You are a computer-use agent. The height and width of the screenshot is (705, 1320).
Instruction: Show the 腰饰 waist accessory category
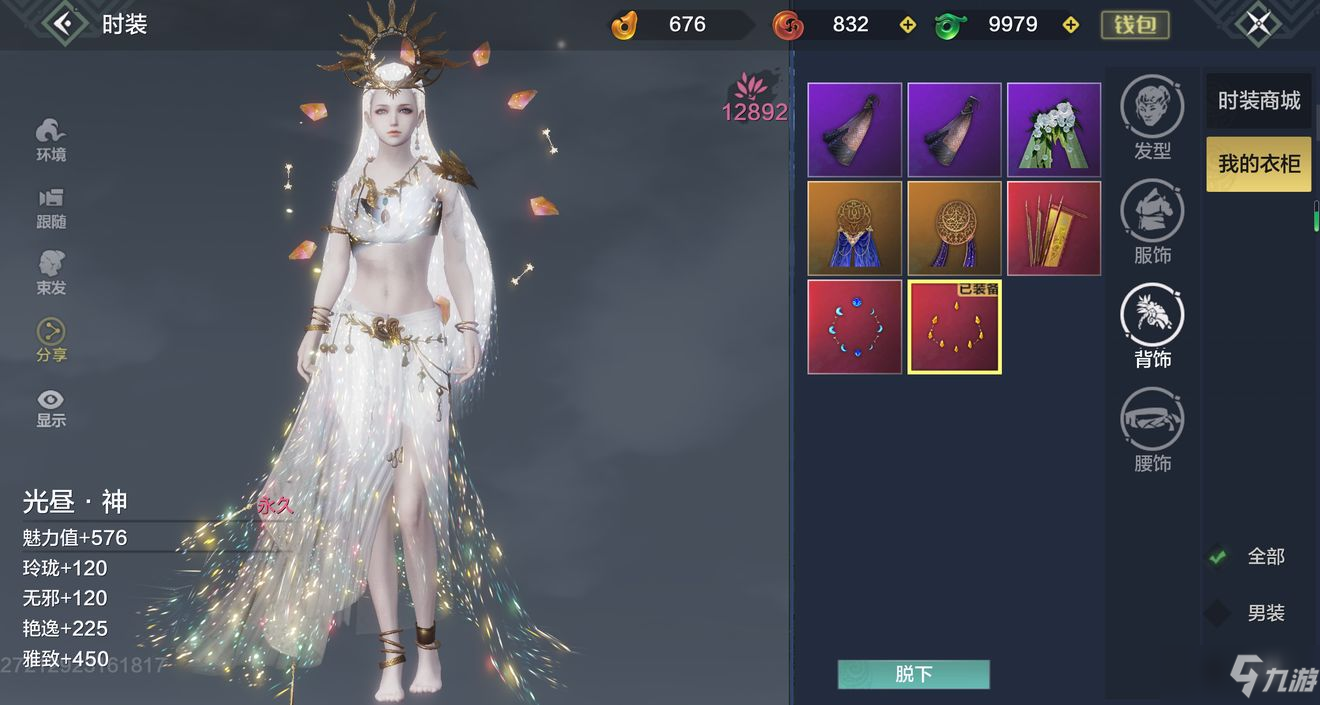coord(1152,430)
